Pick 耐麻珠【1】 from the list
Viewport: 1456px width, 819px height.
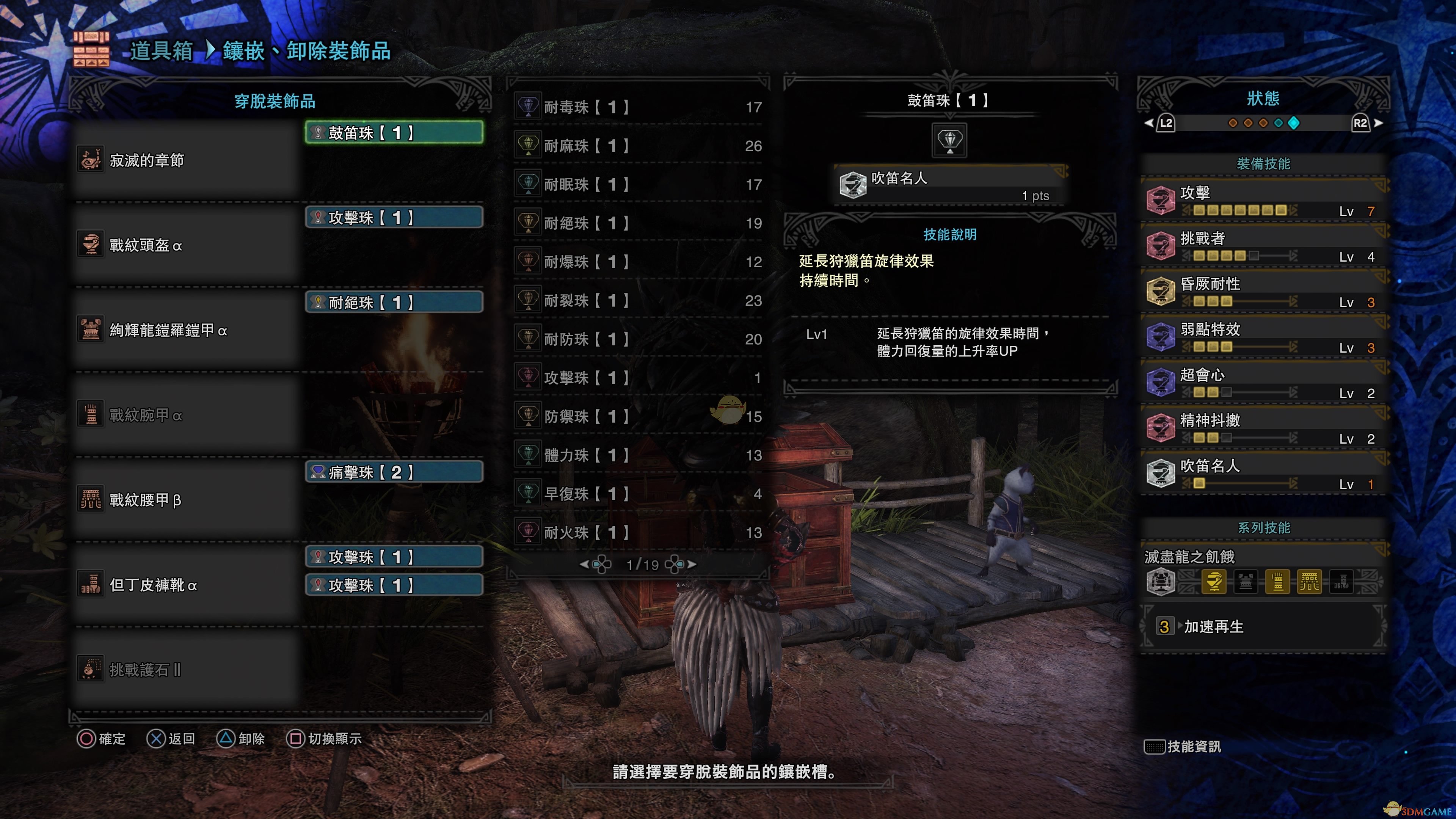(639, 146)
